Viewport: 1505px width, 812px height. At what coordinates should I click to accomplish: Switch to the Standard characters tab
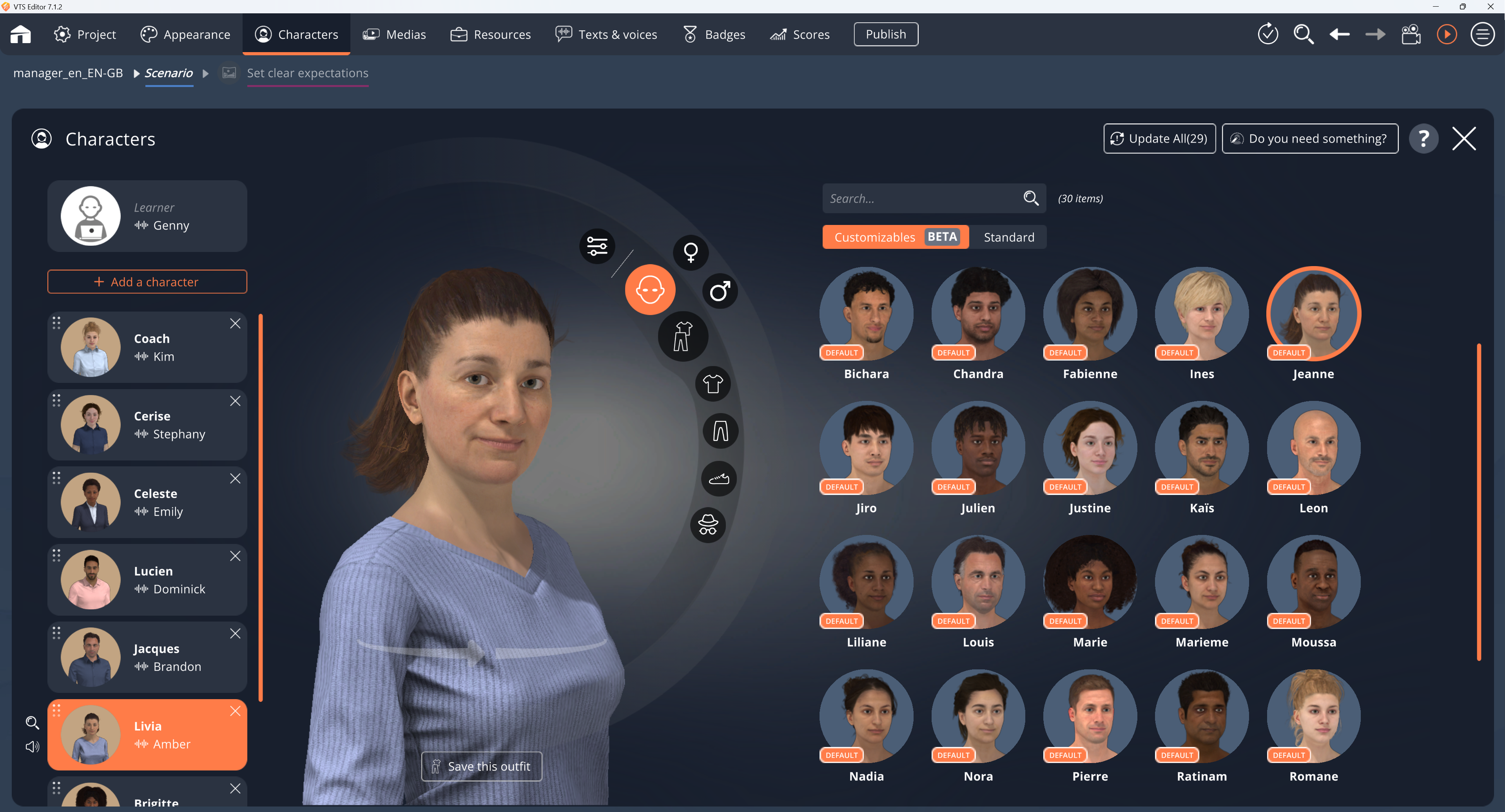point(1008,237)
